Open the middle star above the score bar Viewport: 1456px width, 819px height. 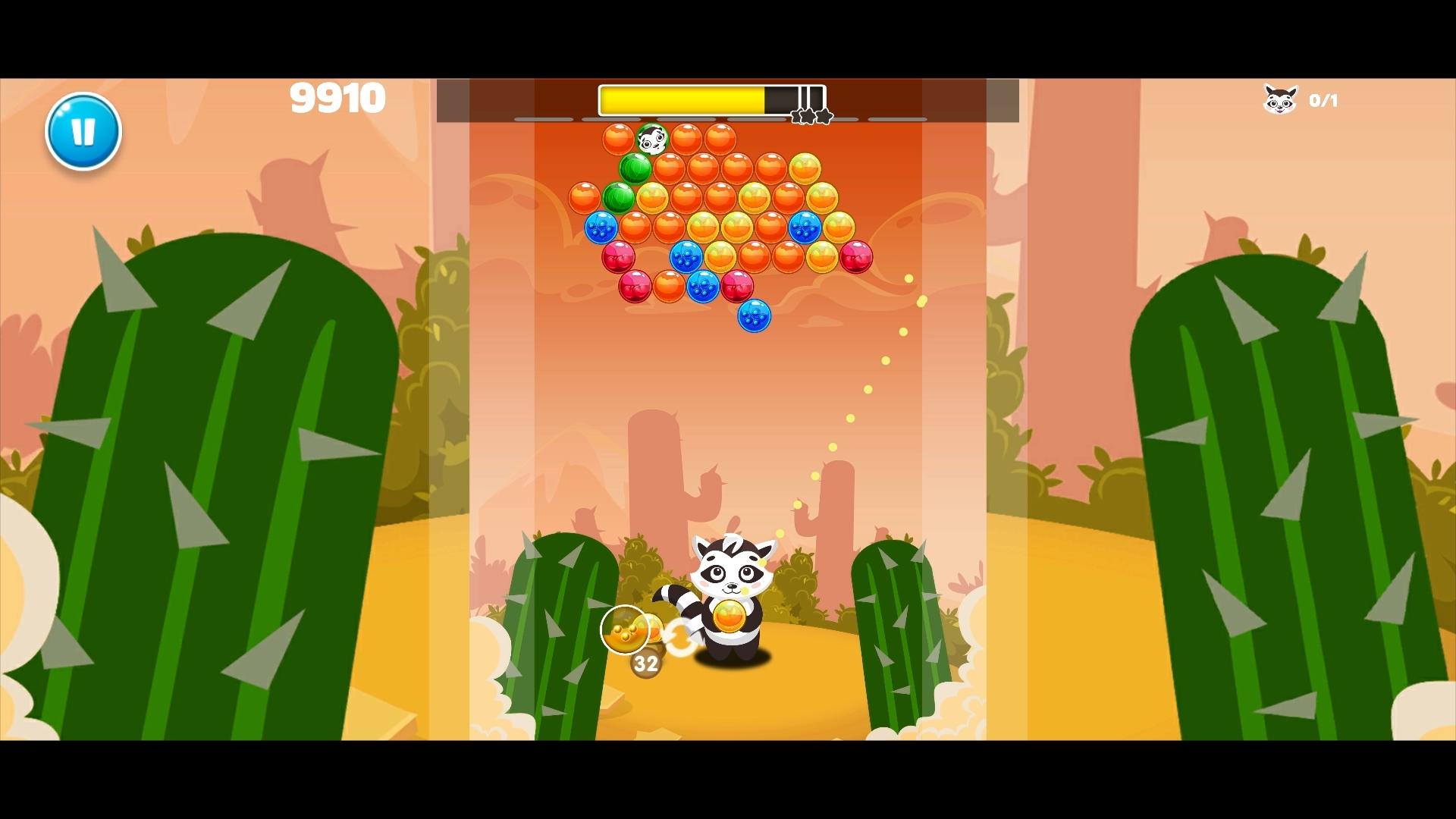click(808, 116)
